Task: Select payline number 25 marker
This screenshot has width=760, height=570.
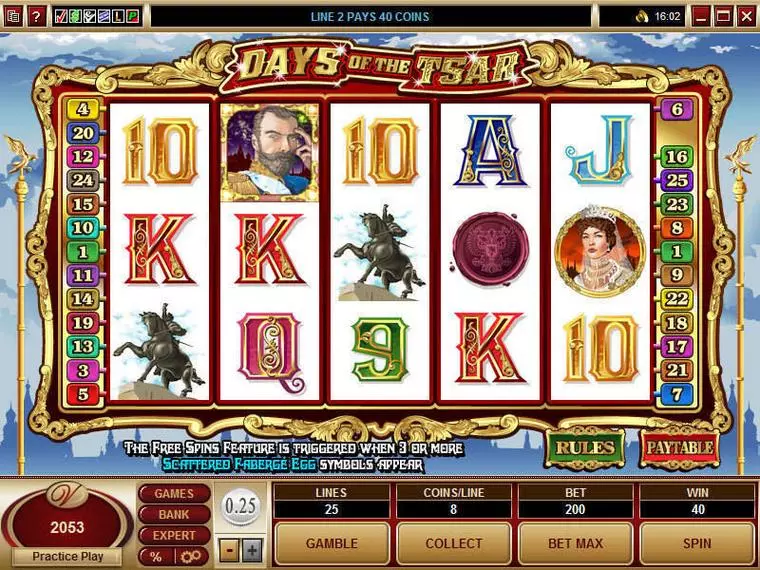Action: pos(677,180)
